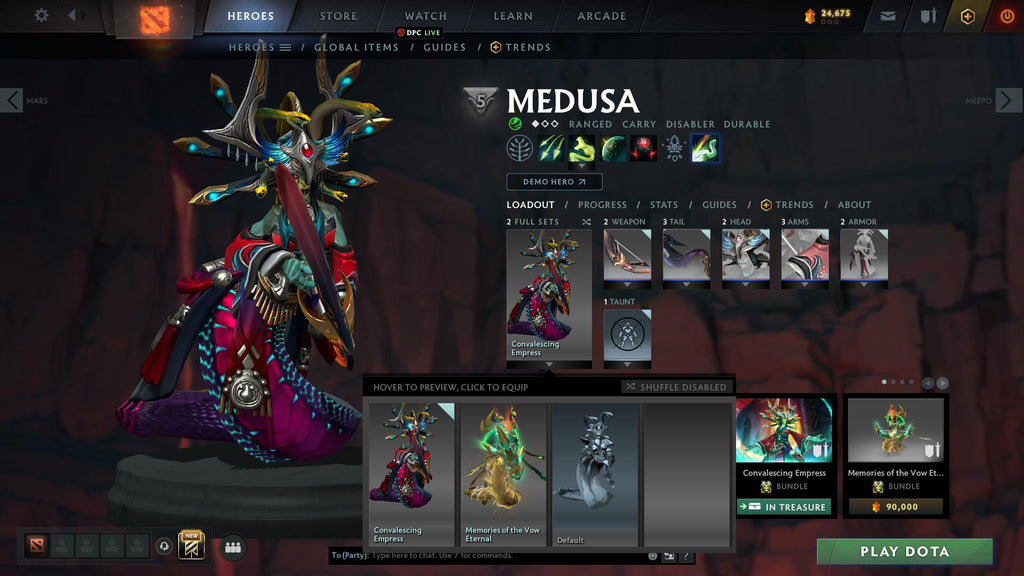
Task: Open the Learn section
Action: tap(514, 16)
